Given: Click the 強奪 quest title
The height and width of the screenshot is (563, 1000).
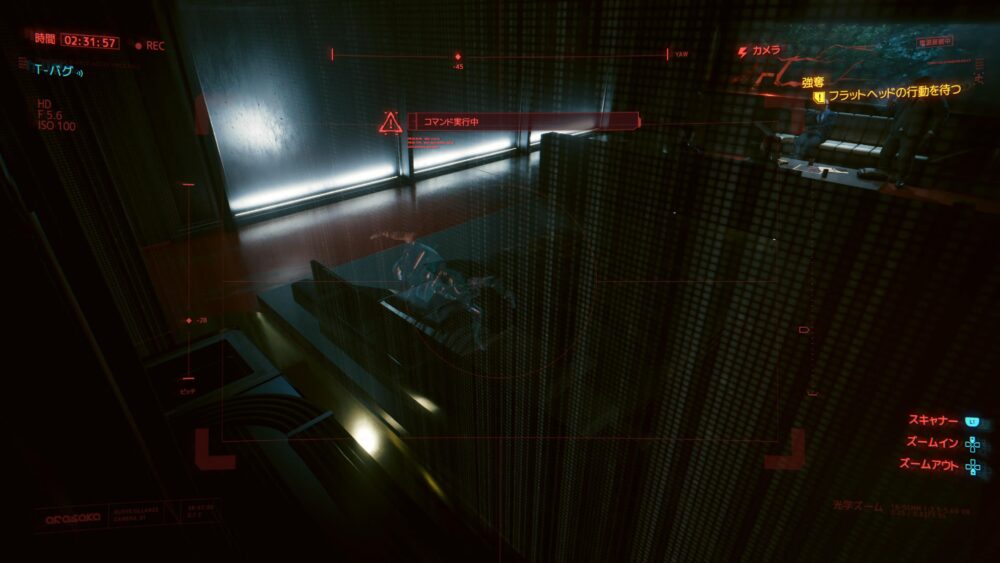Looking at the screenshot, I should [x=812, y=81].
